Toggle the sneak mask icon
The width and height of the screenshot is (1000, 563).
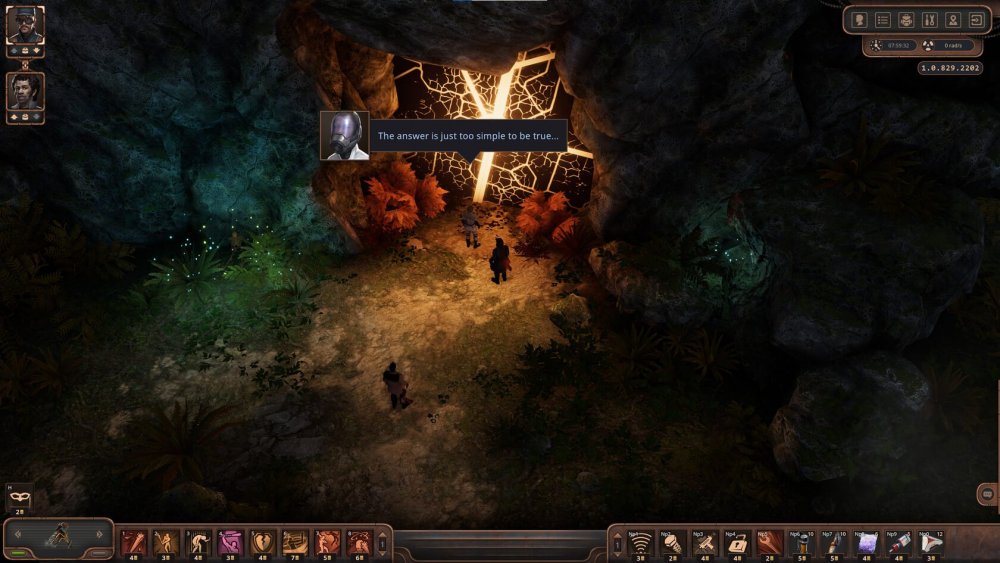tap(20, 496)
